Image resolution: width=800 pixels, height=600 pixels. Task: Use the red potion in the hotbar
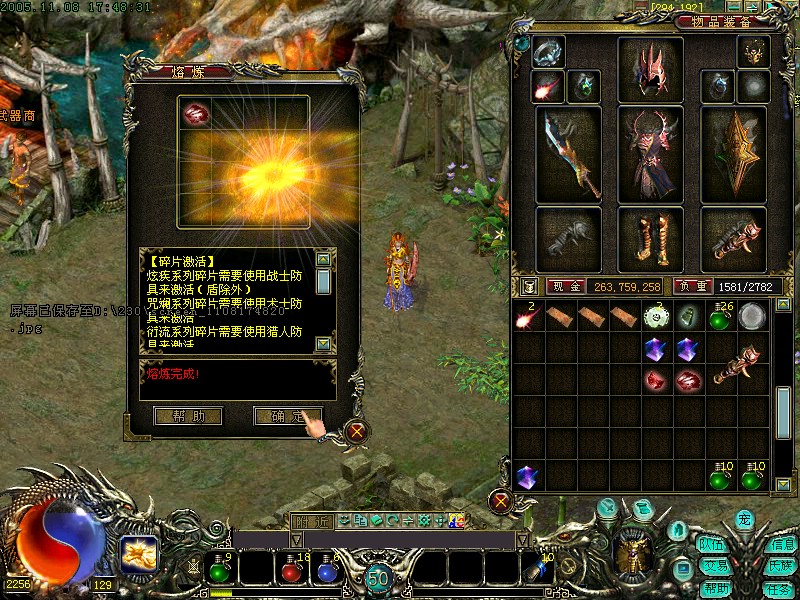pos(291,571)
